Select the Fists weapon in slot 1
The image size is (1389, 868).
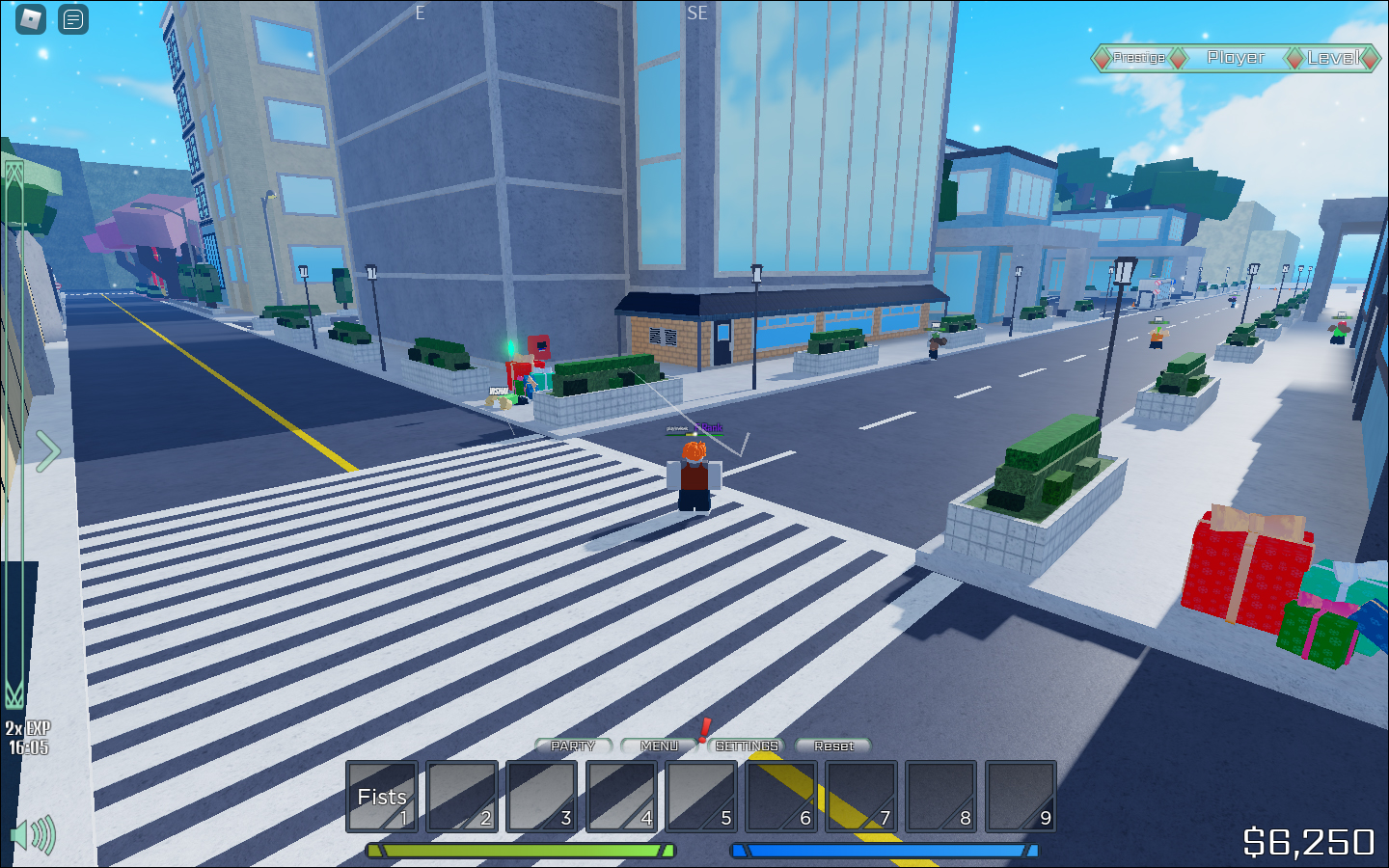click(380, 798)
